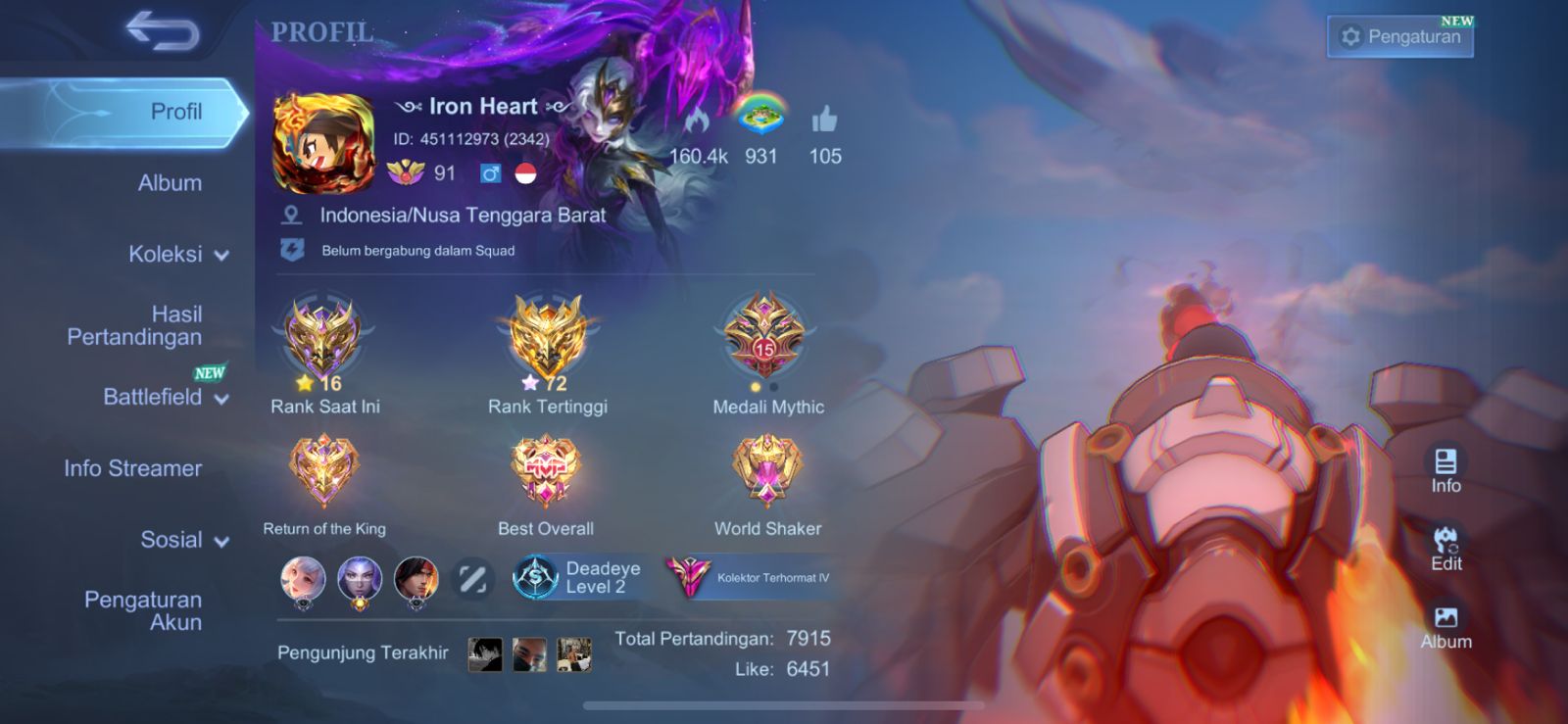
Task: Expand the Koleksi section
Action: coord(177,255)
